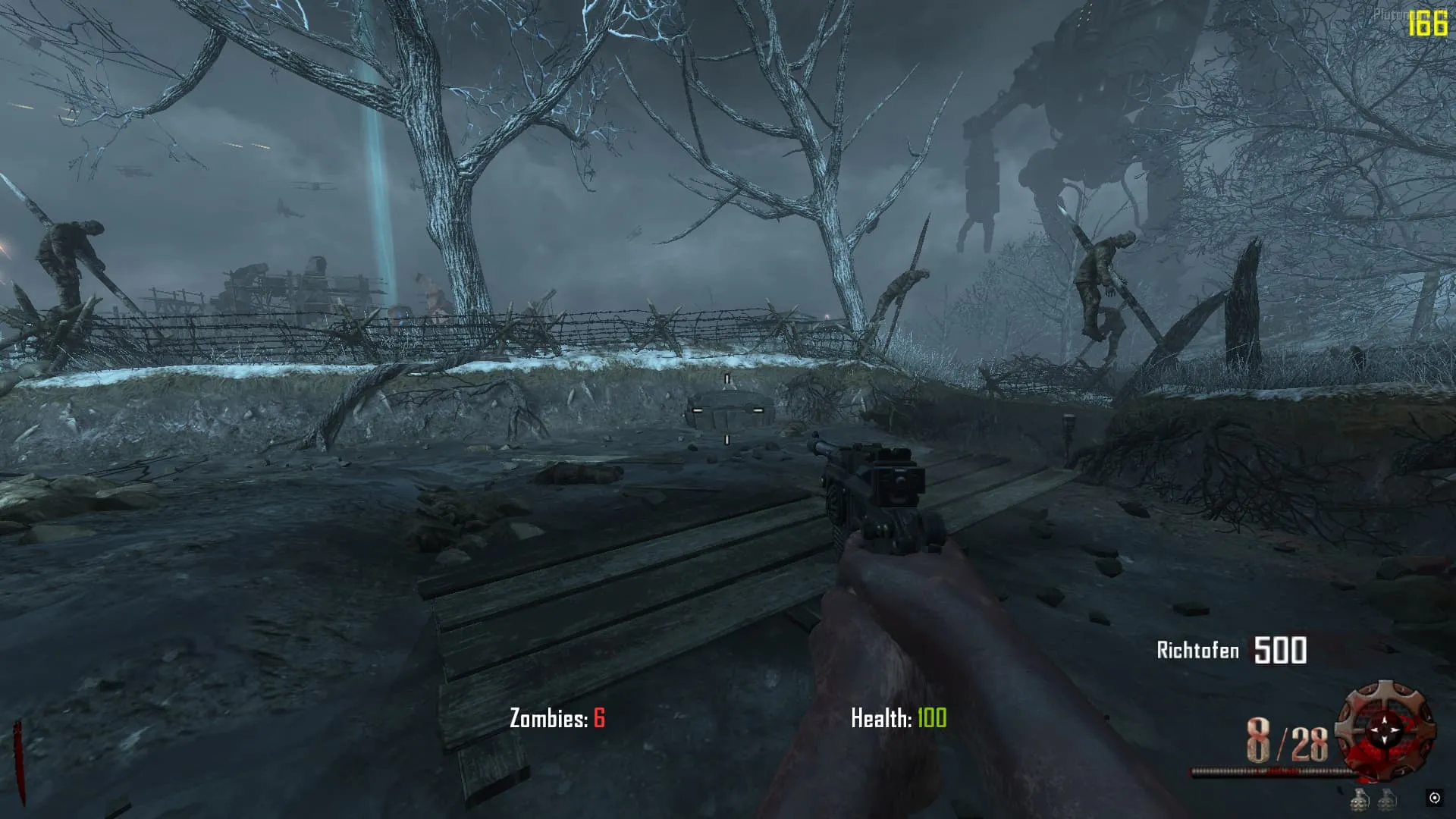Click the gear-shaped D-pad weapon selector
The height and width of the screenshot is (819, 1456).
pos(1385,729)
